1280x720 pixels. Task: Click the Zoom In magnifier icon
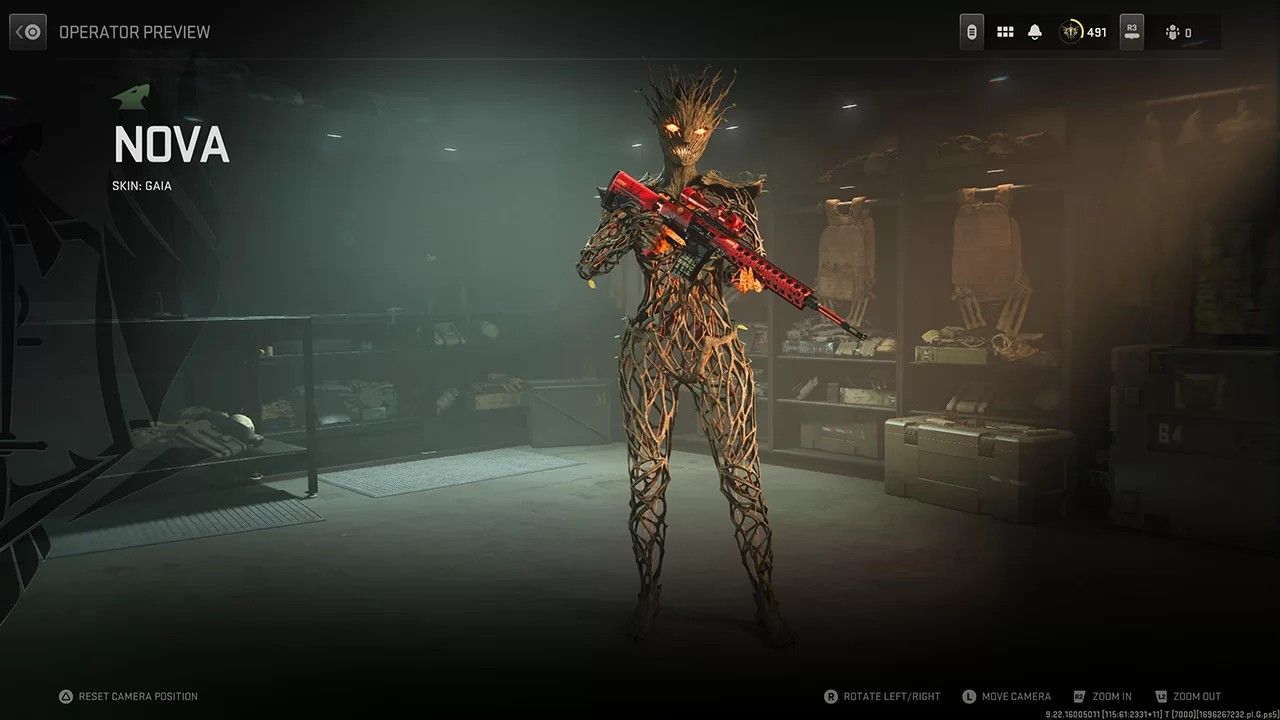(x=1079, y=696)
